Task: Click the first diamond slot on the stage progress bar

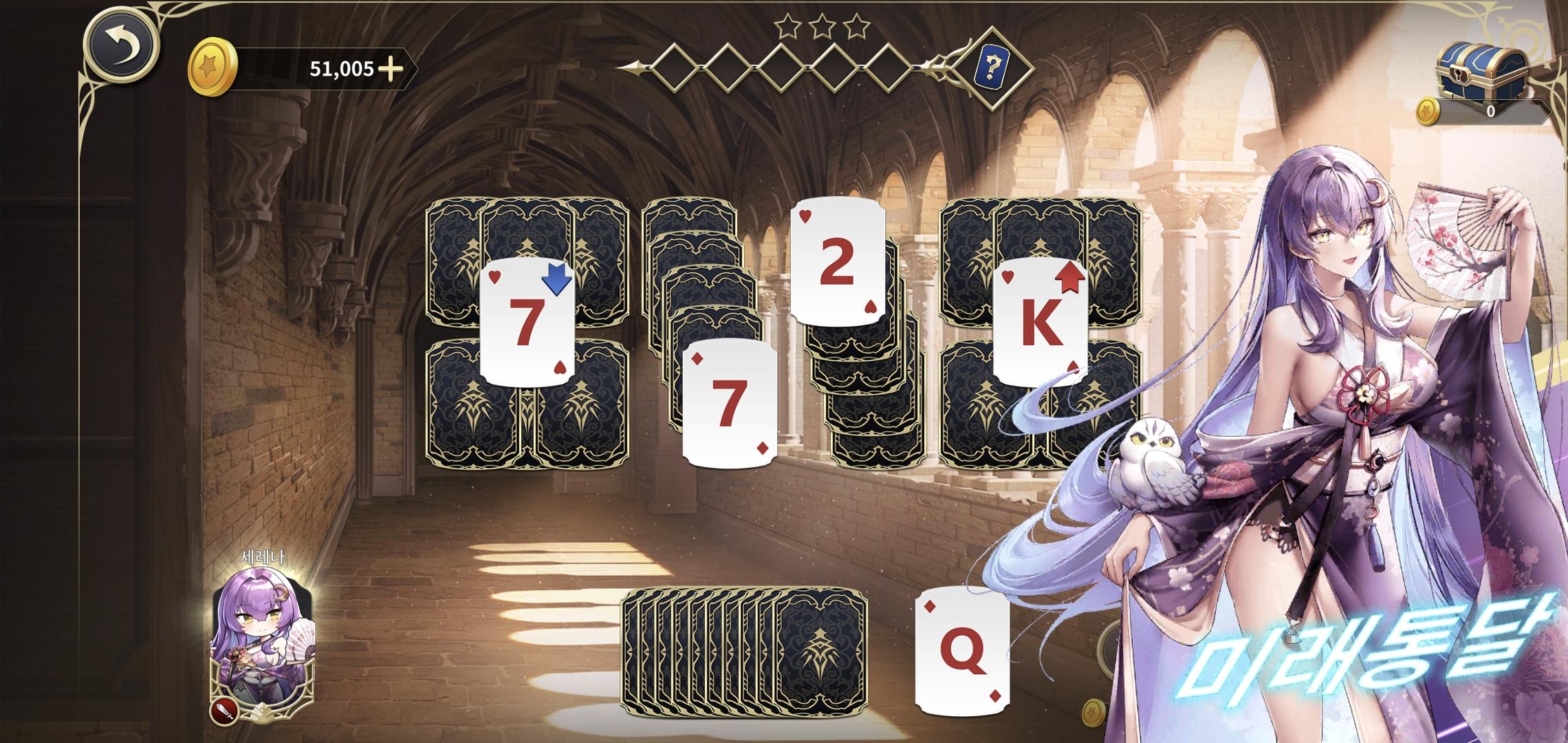Action: (x=675, y=67)
